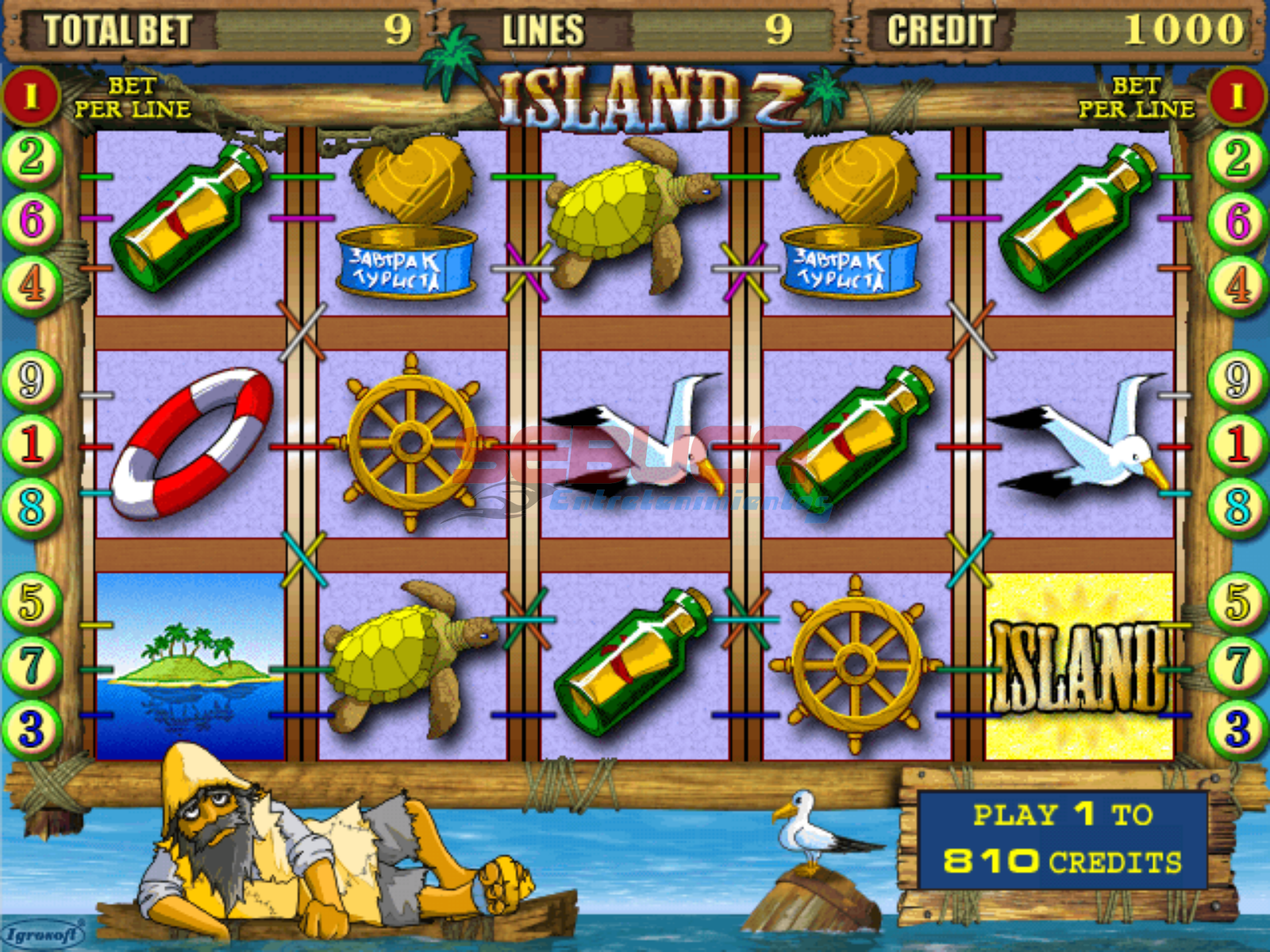The image size is (1270, 952).
Task: Click the red bet-per-line badge at right
Action: coord(1237,97)
